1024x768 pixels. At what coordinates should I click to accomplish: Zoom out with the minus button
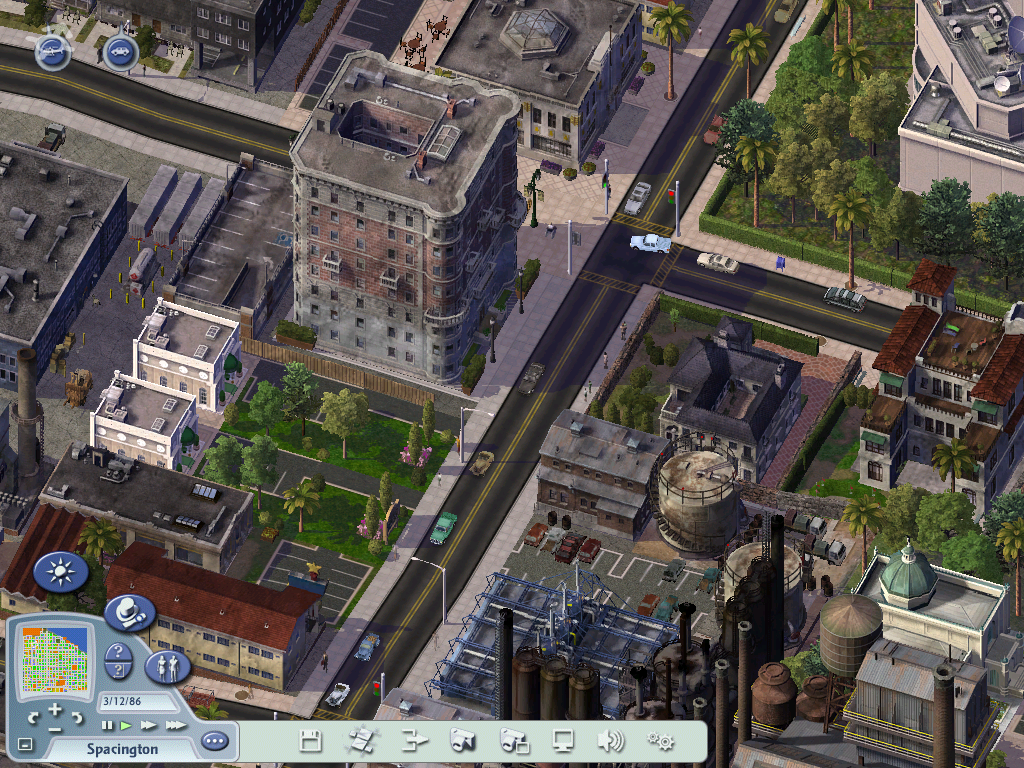tap(55, 728)
